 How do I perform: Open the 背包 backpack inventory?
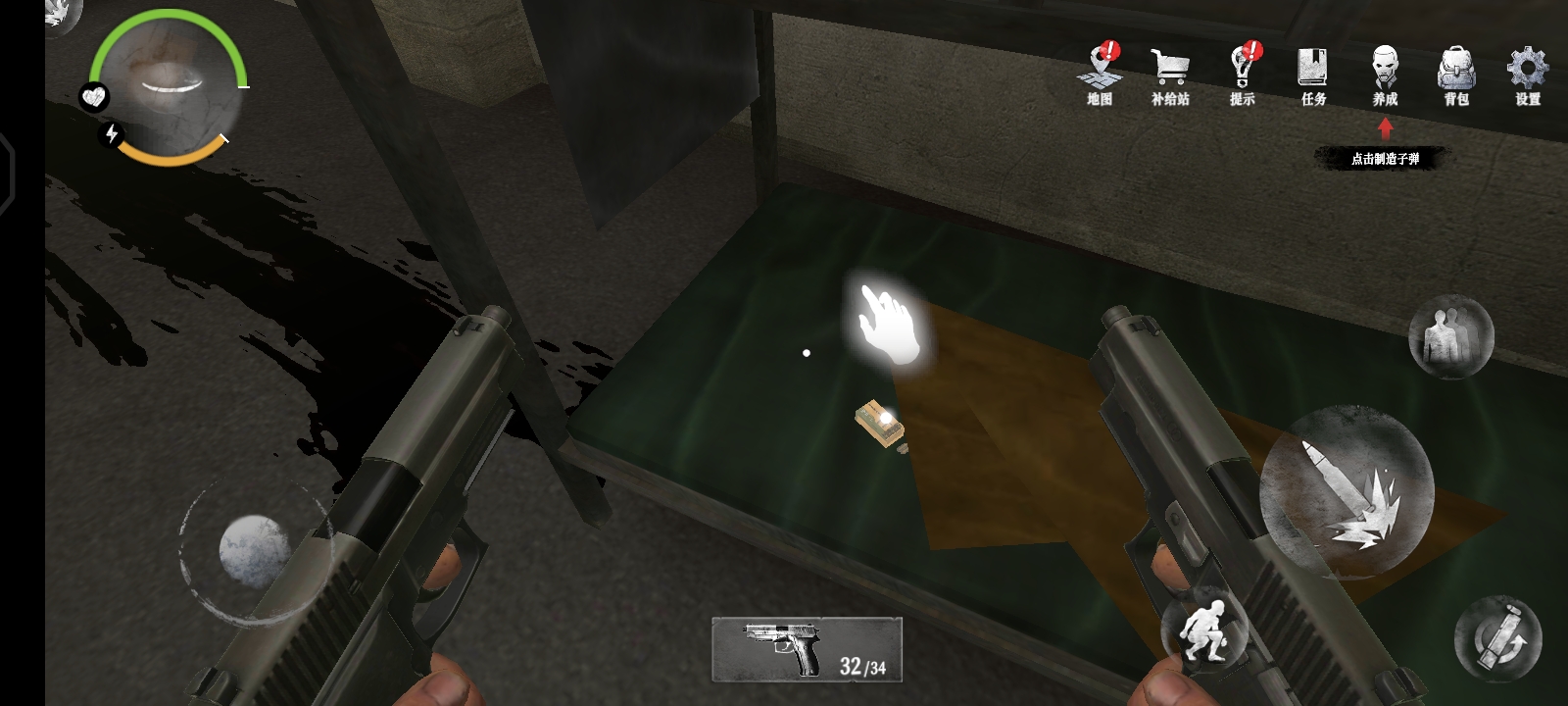click(1456, 74)
